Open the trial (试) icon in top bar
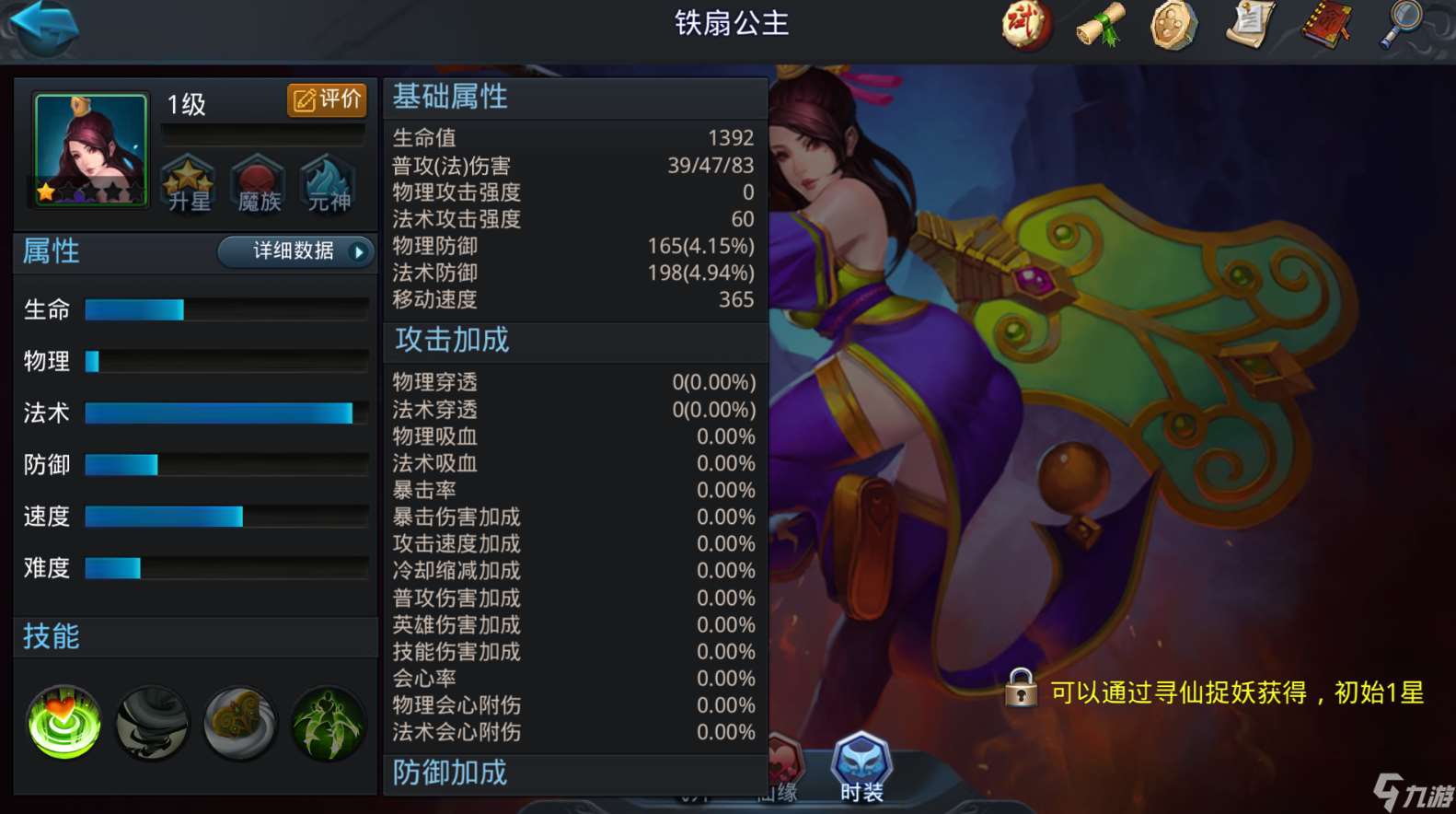This screenshot has width=1456, height=814. [1026, 26]
